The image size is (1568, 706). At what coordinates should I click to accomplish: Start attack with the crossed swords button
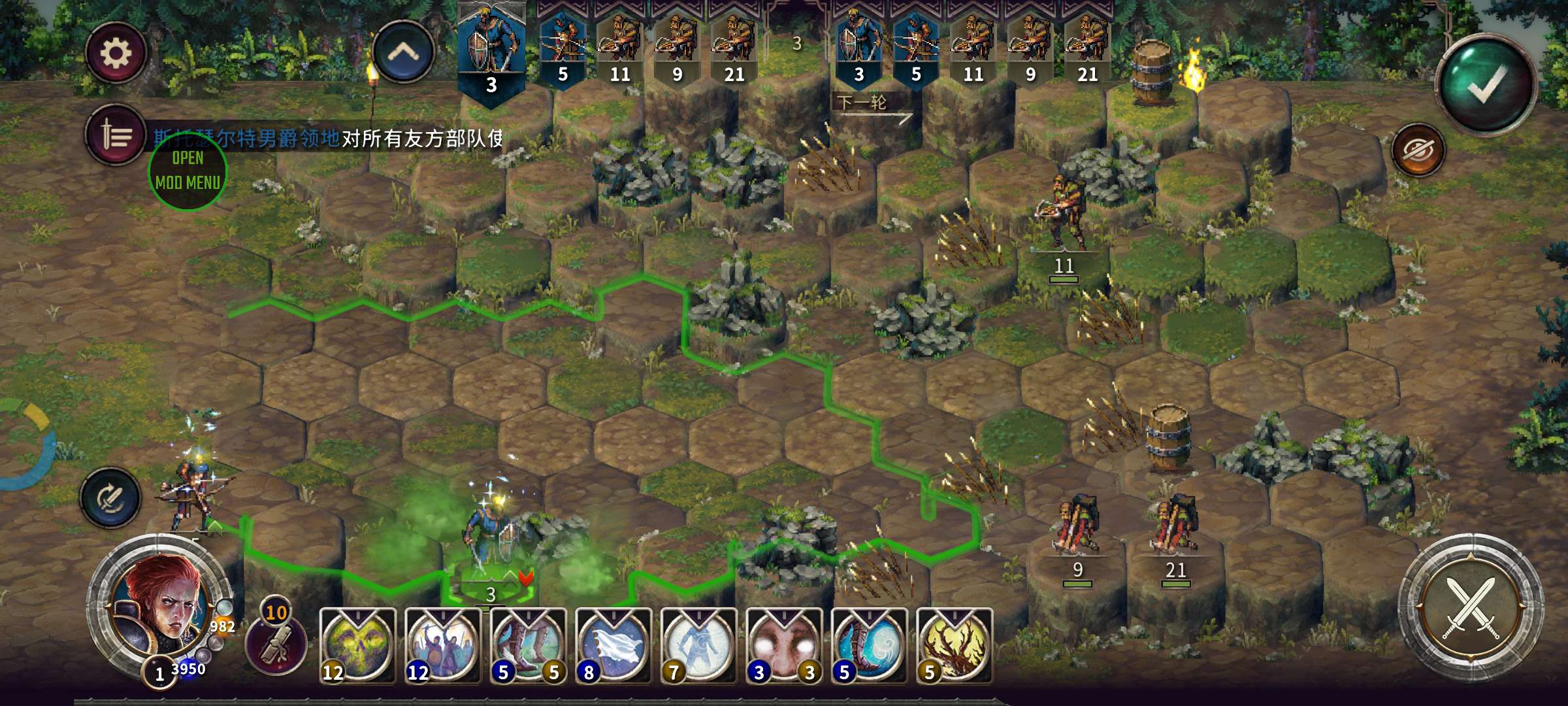point(1471,608)
